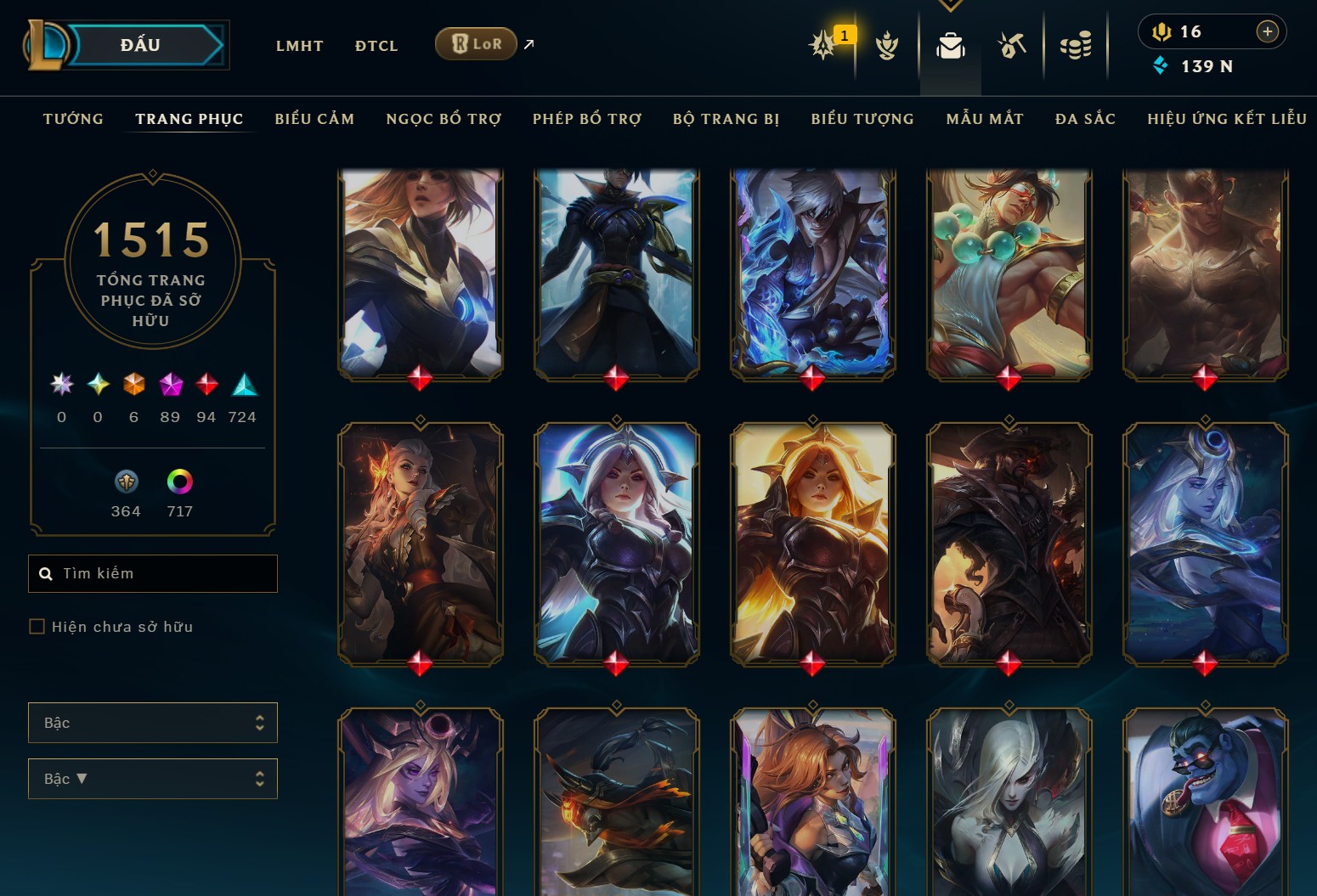Collapse the chevron above the Collection icon

click(x=950, y=5)
